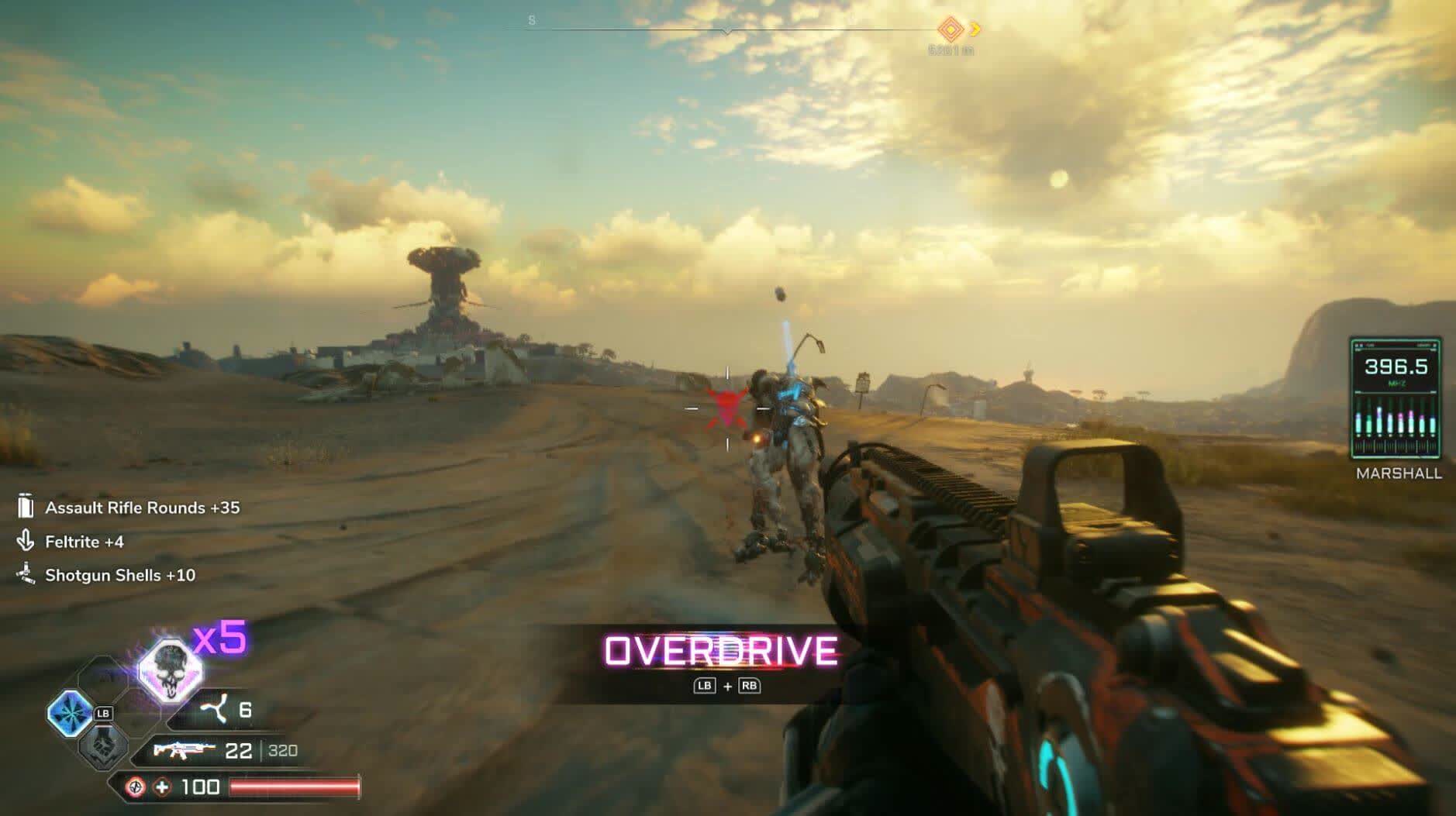
Task: Click the orange diamond objective marker on compass
Action: pyautogui.click(x=951, y=30)
